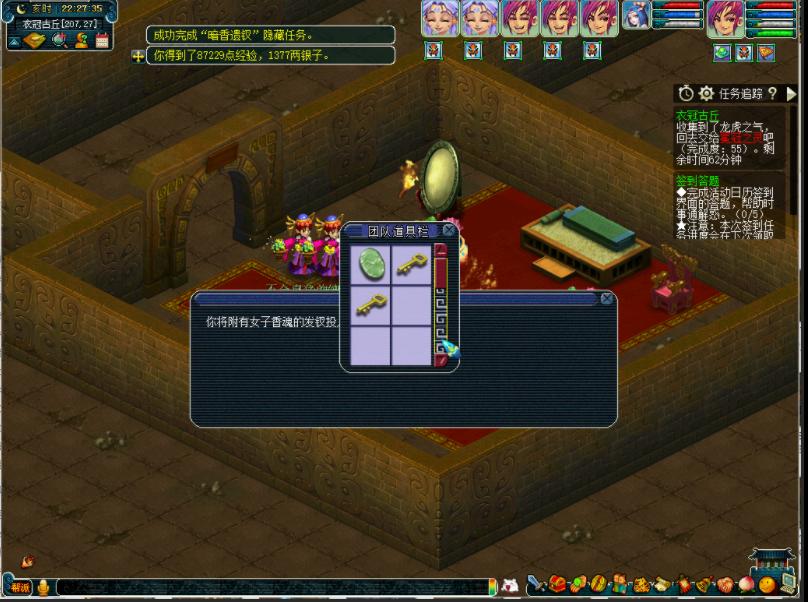The width and height of the screenshot is (808, 602).
Task: Click the quest tracker clock icon
Action: (686, 93)
